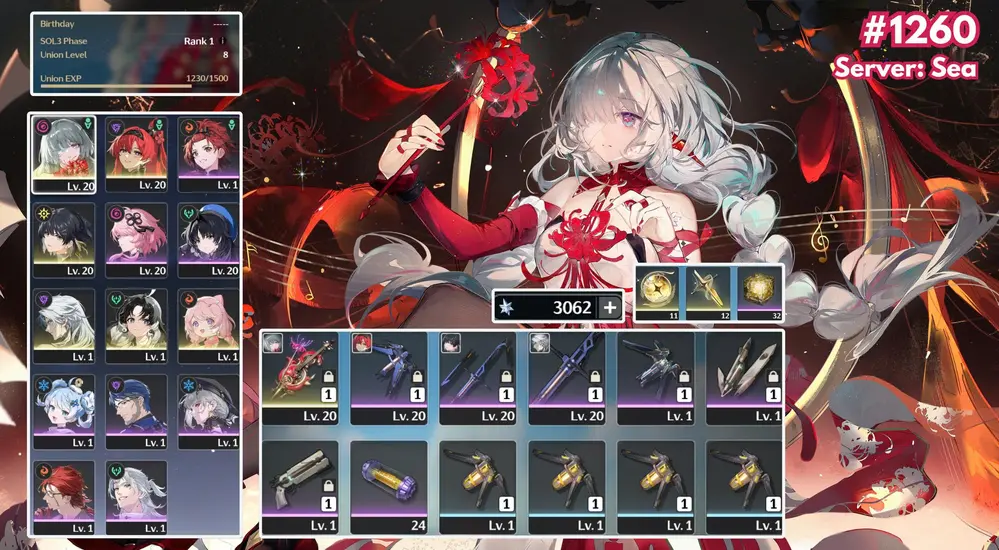Click the golden round tide item icon
This screenshot has height=550, width=999.
tap(658, 290)
